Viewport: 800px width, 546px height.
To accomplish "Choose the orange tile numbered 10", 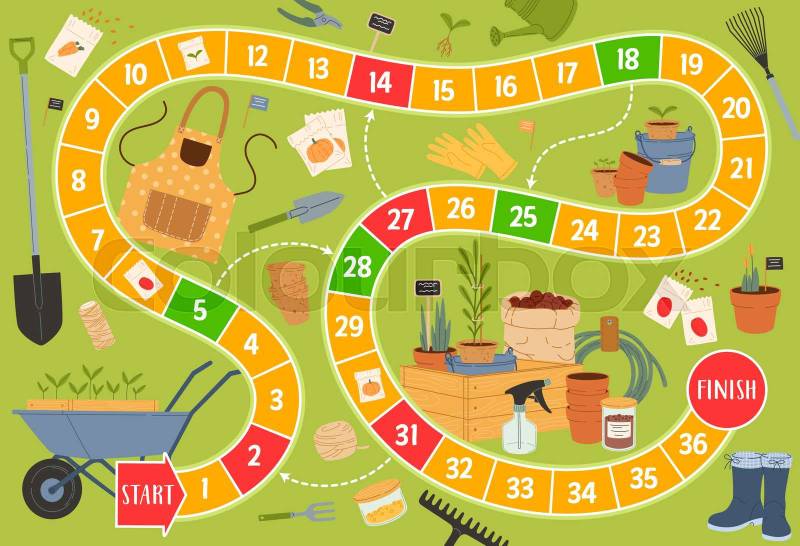I will (x=136, y=73).
